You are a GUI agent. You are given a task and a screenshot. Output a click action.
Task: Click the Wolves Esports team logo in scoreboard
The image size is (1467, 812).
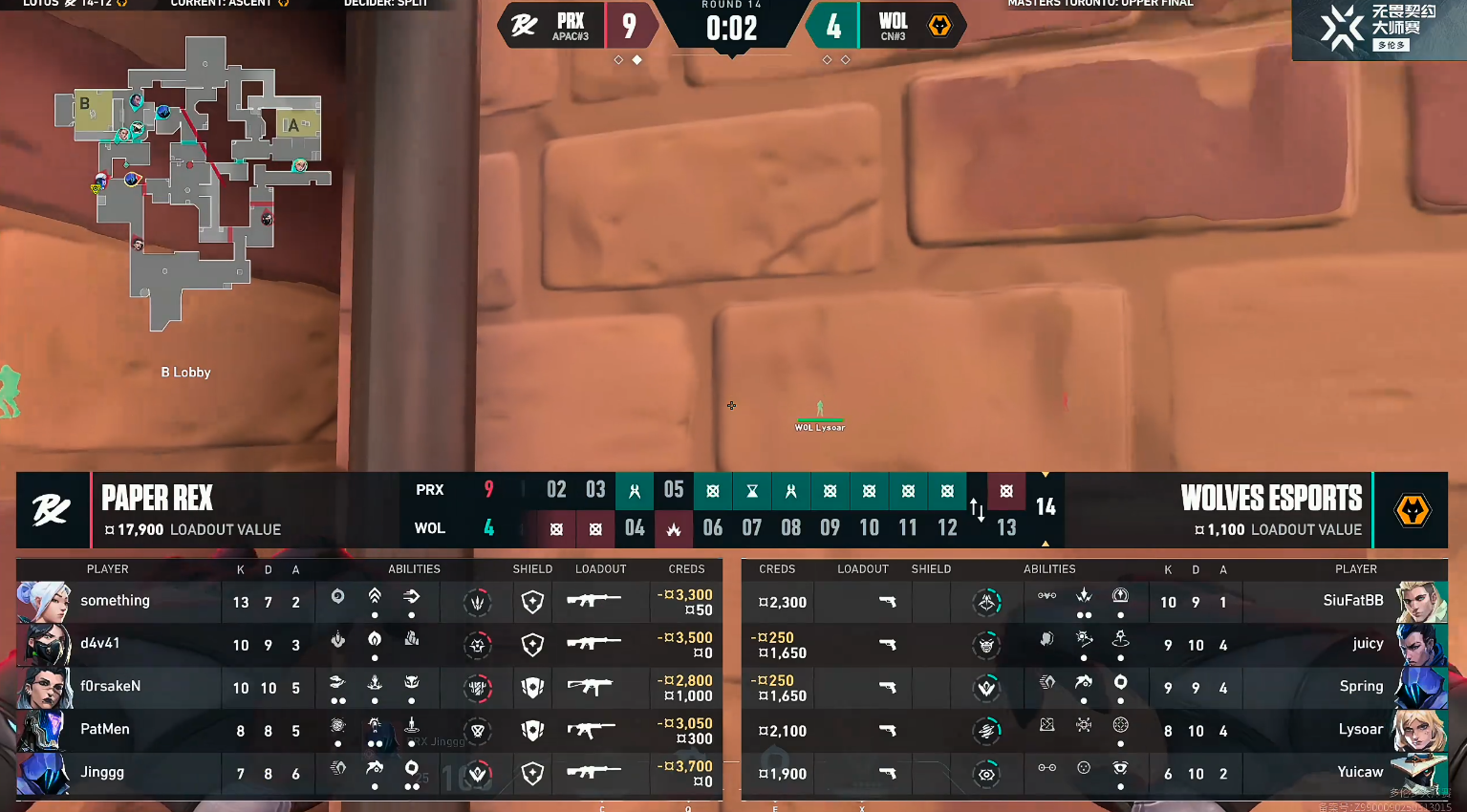(1413, 511)
